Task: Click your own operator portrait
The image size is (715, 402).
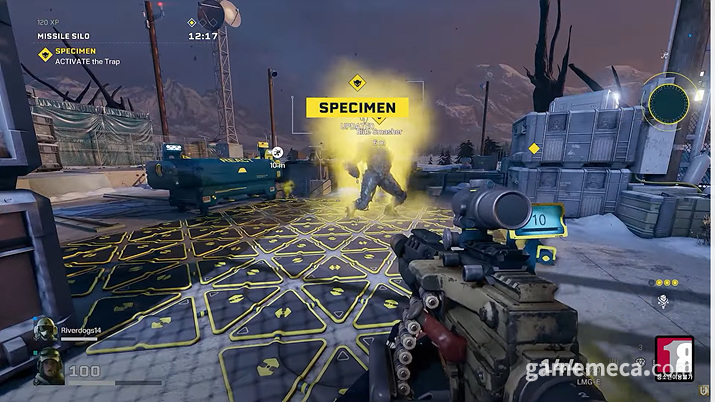Action: 48,368
